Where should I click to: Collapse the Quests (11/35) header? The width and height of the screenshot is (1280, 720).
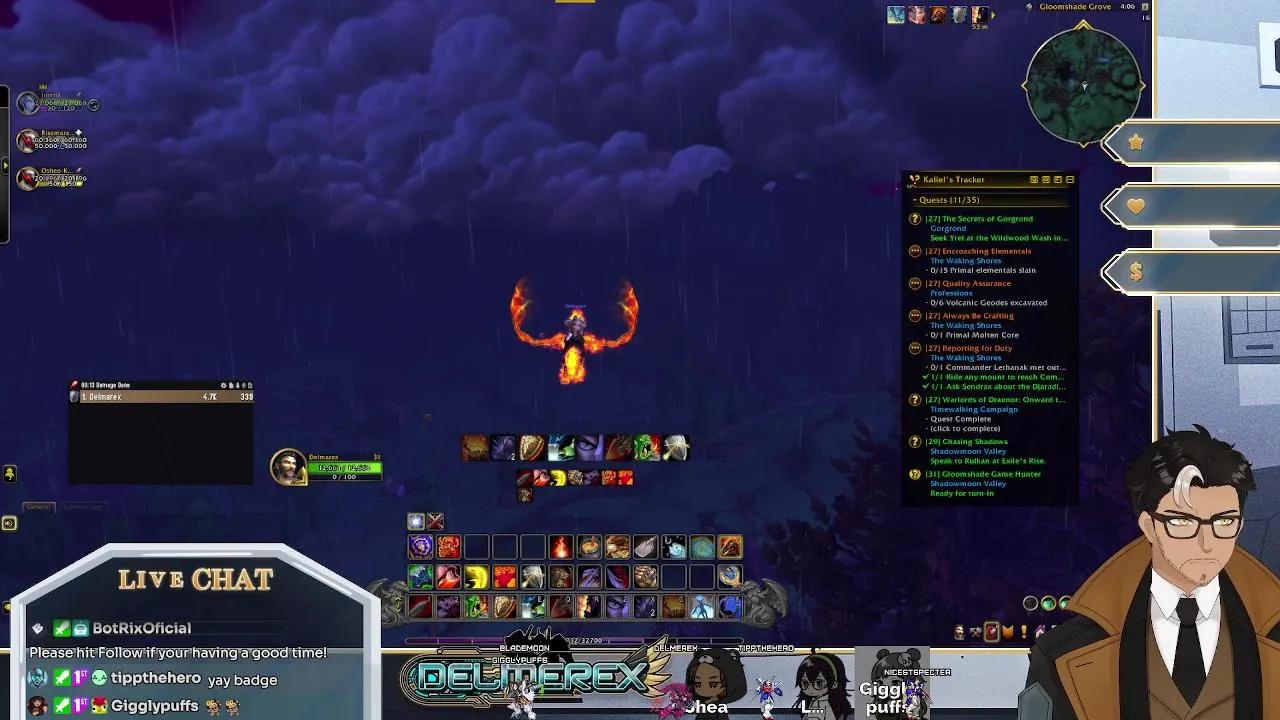point(916,200)
